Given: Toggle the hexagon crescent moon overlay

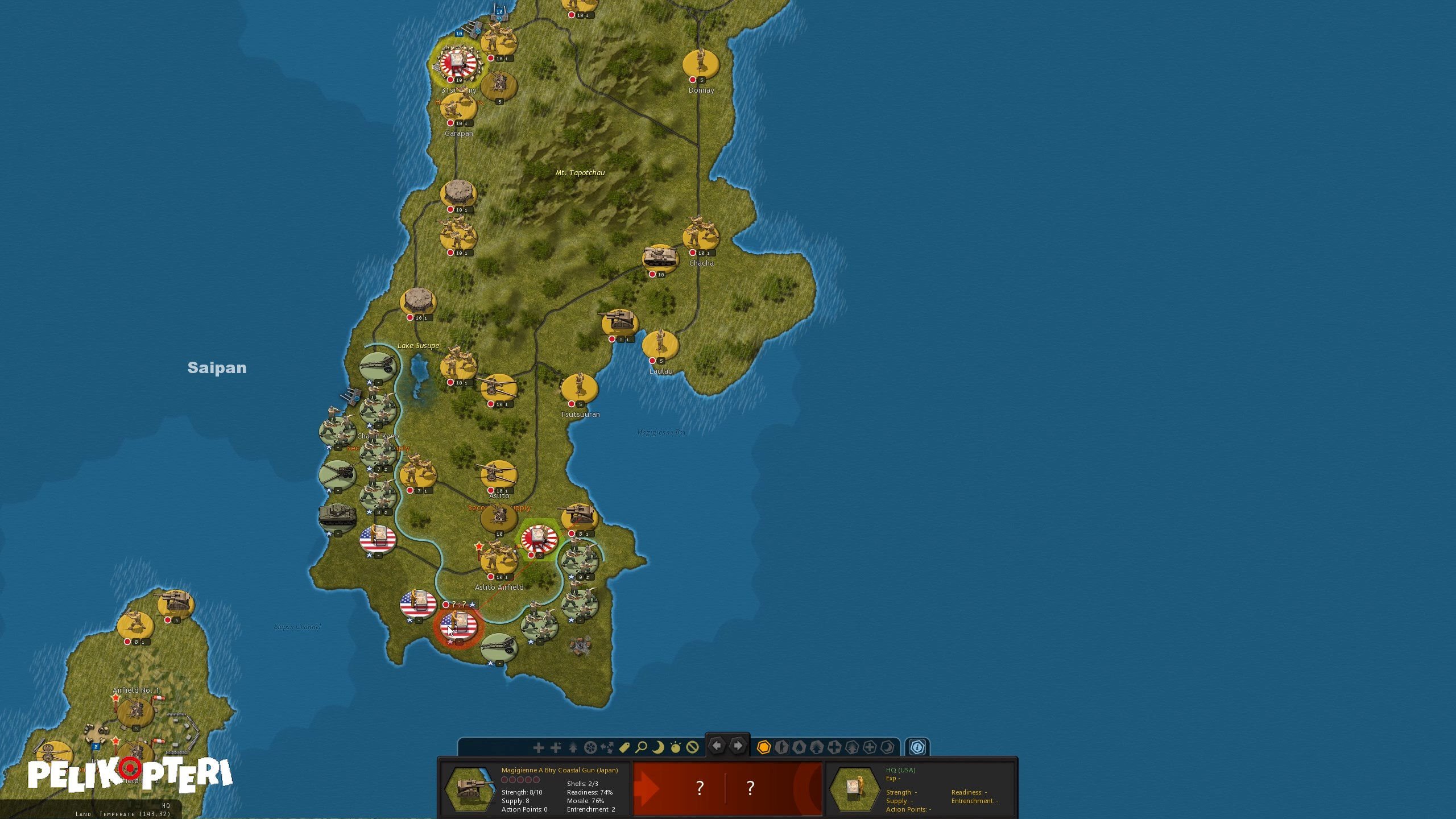Looking at the screenshot, I should pyautogui.click(x=887, y=747).
